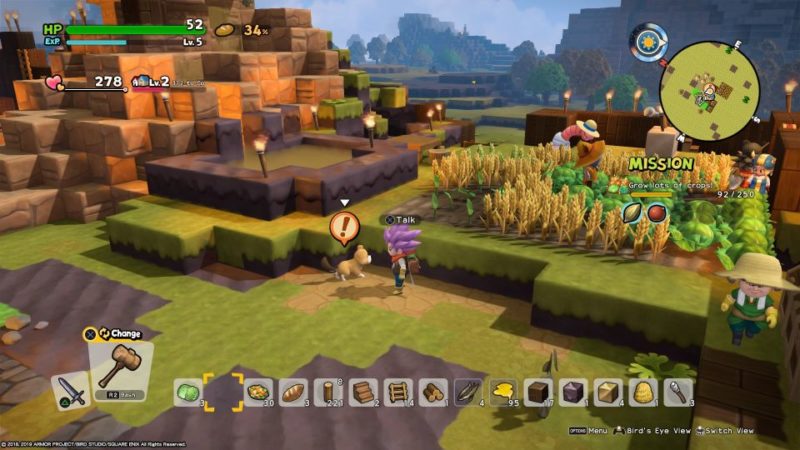800x450 pixels.
Task: Select the sword weapon slot
Action: coord(70,389)
